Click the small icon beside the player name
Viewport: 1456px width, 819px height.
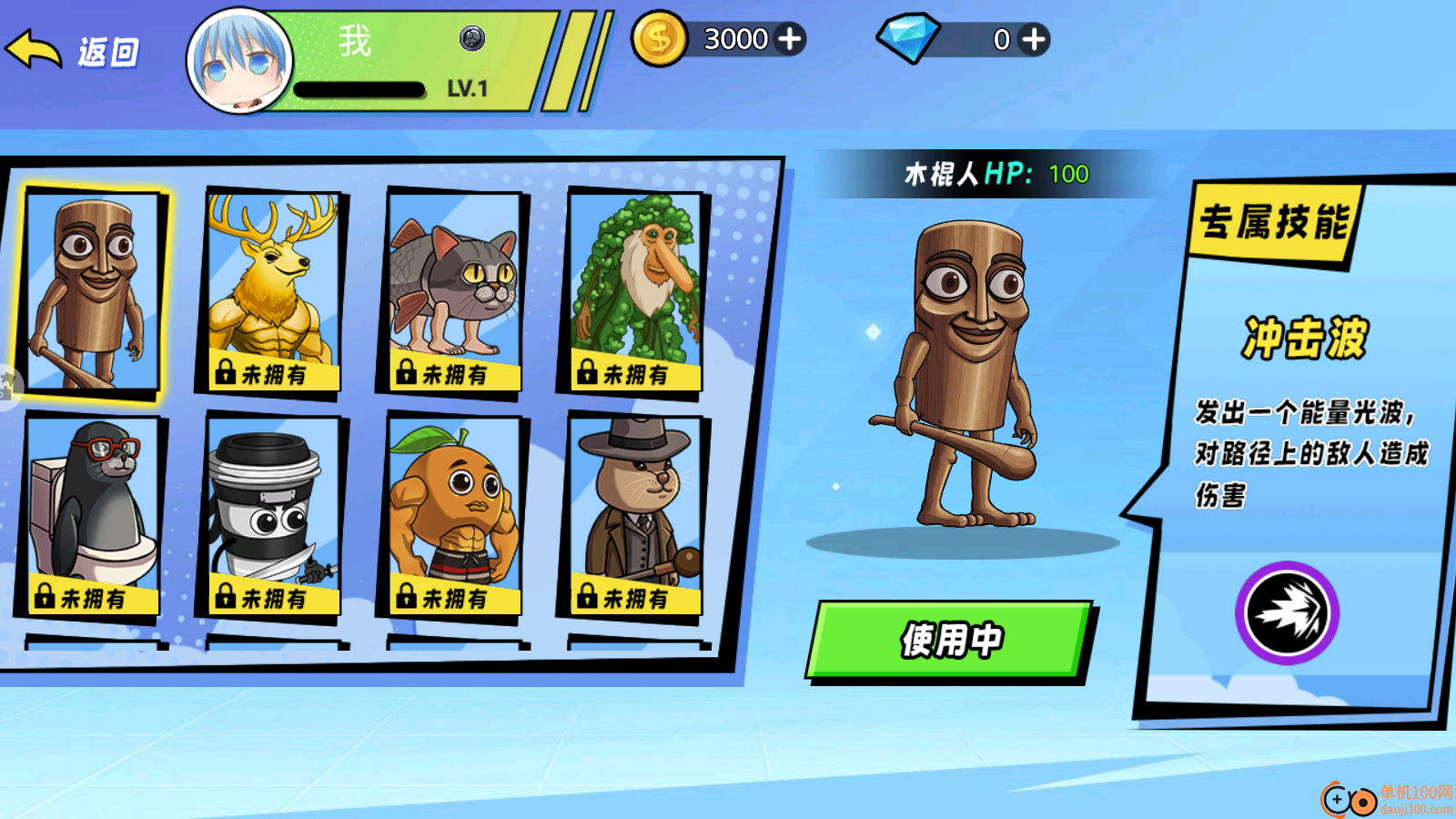[471, 38]
